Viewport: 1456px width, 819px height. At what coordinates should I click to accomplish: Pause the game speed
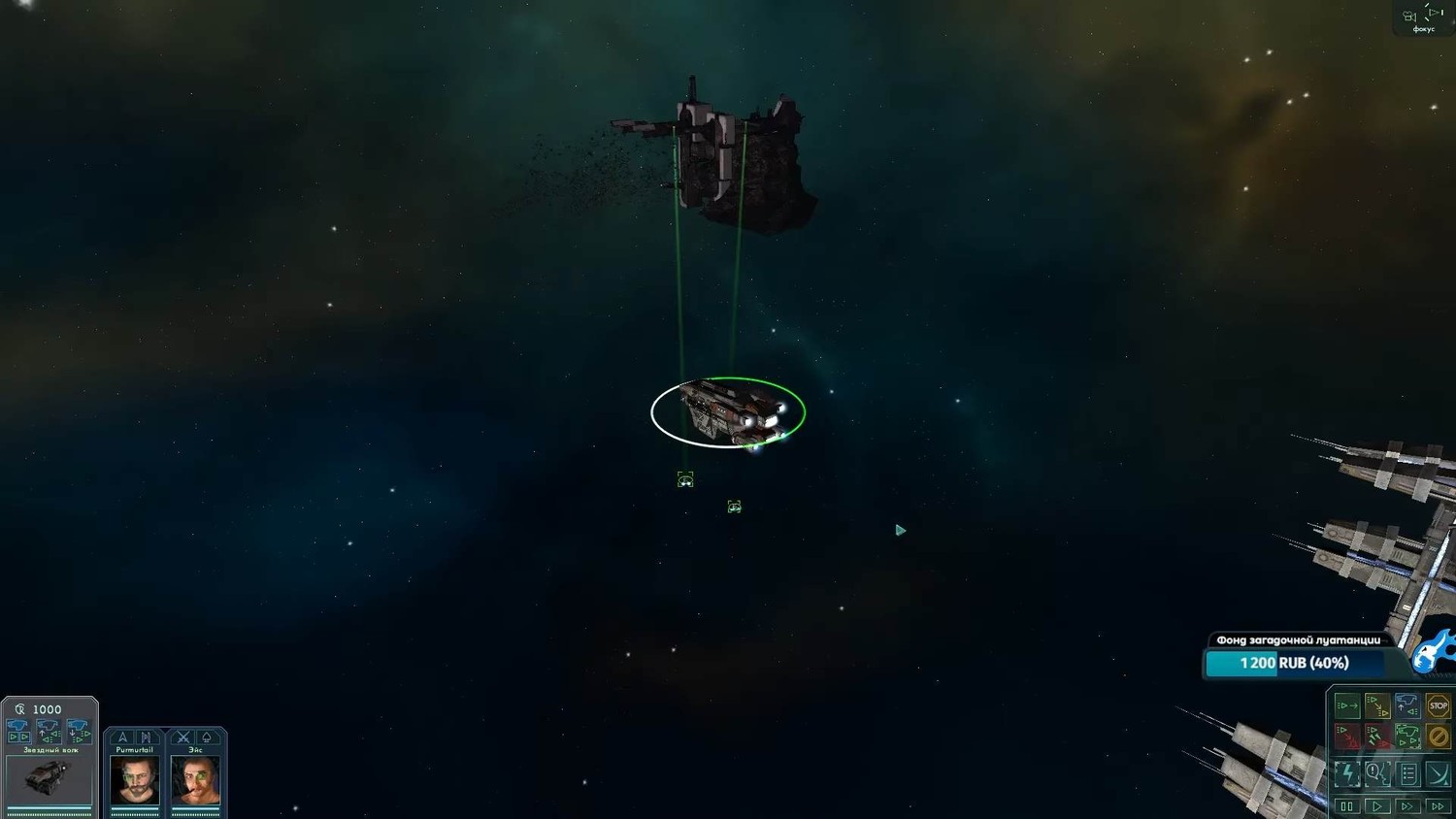(1346, 806)
